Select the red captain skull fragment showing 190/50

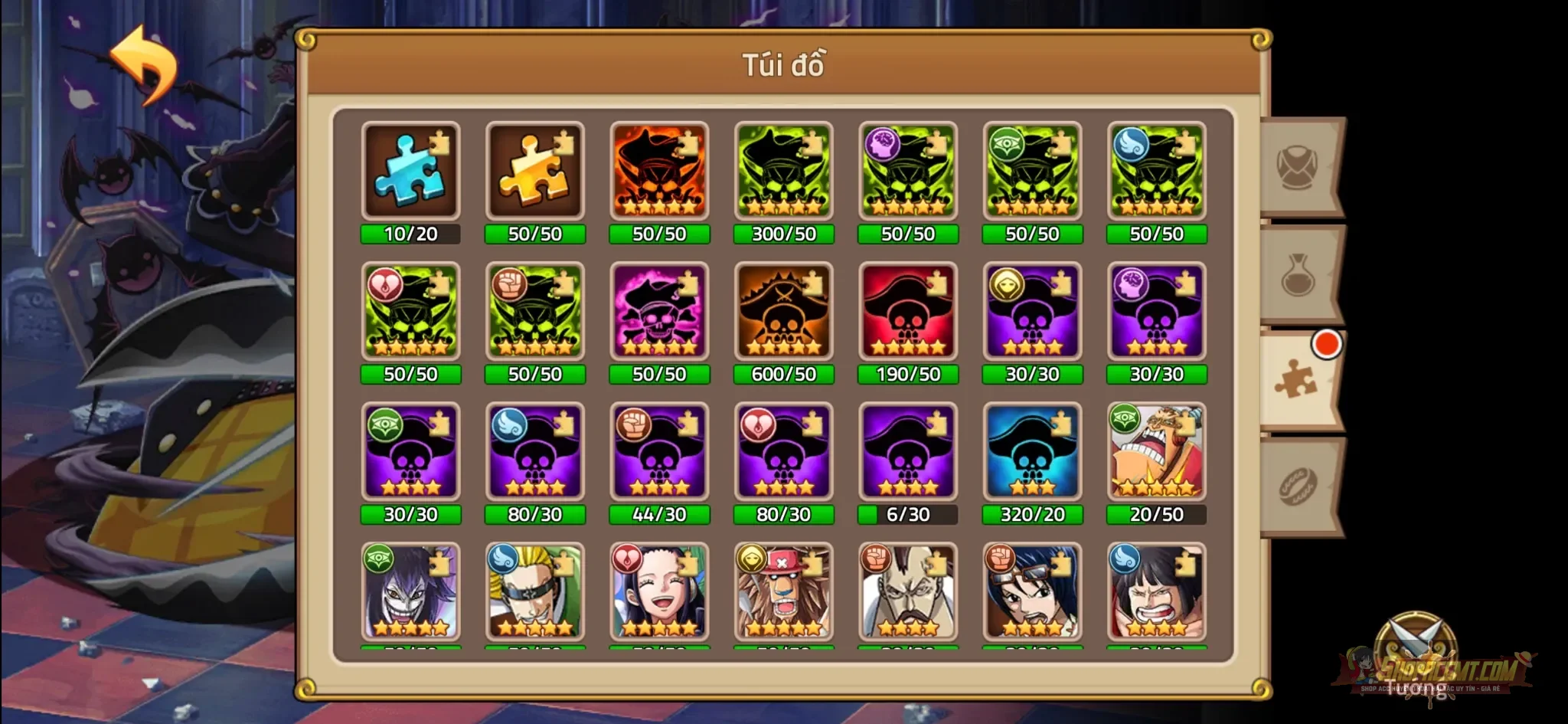tap(907, 312)
